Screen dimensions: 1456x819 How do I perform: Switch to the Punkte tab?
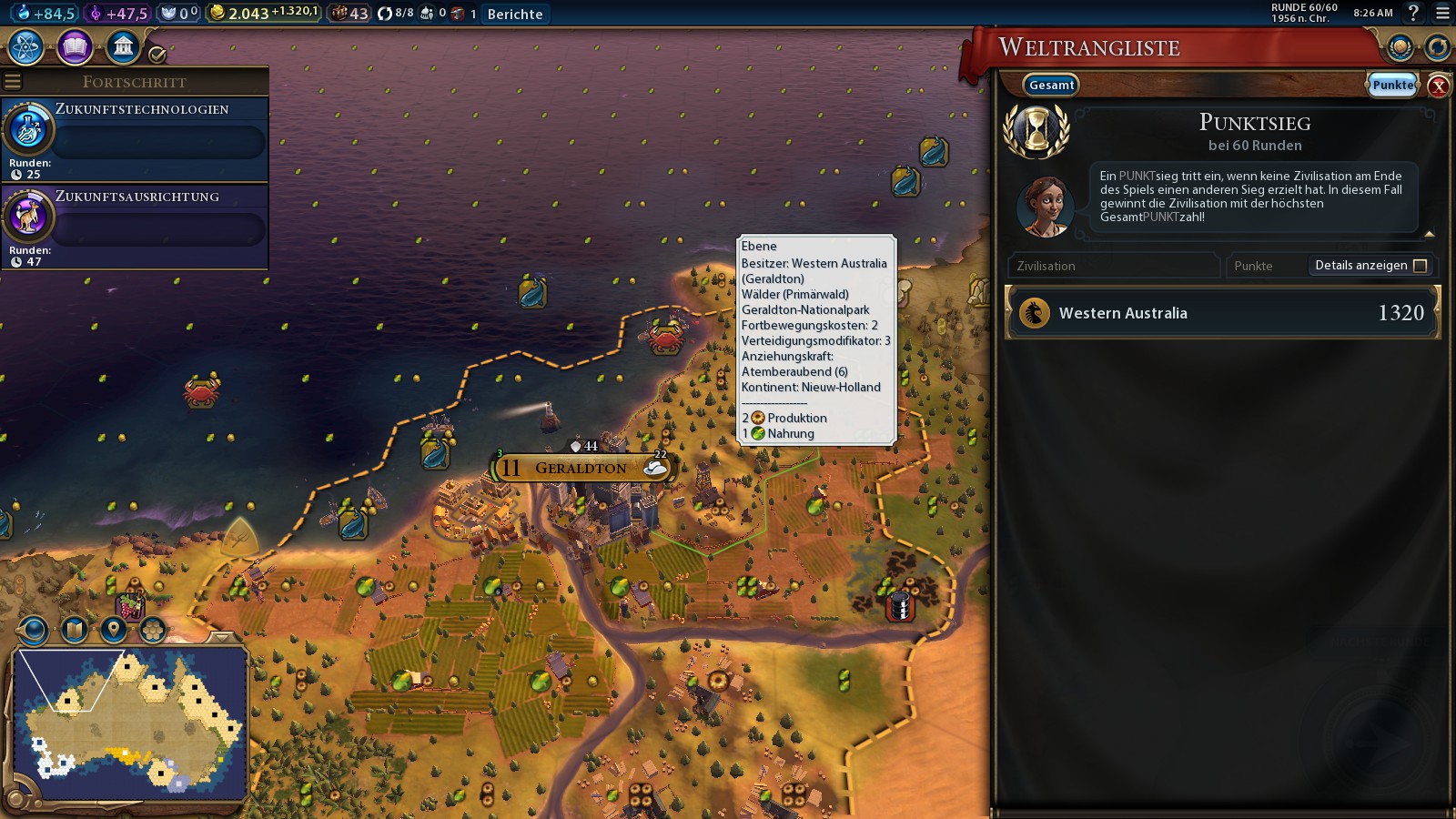1392,85
